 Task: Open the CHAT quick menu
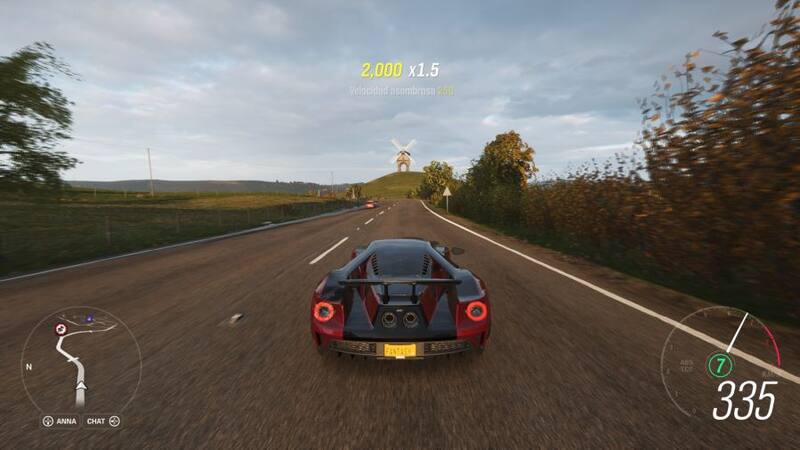101,421
